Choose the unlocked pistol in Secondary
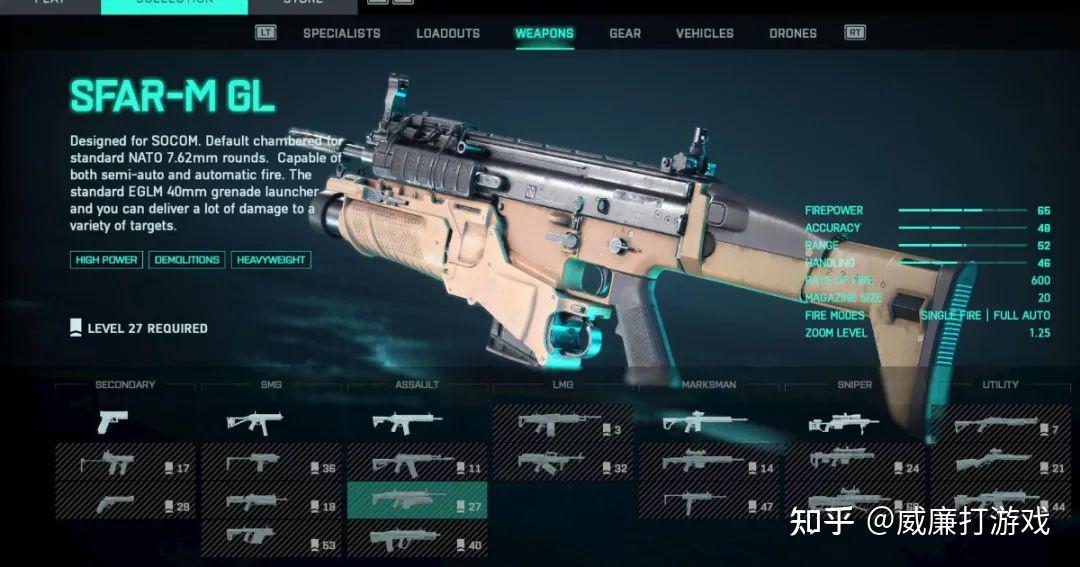 click(113, 422)
